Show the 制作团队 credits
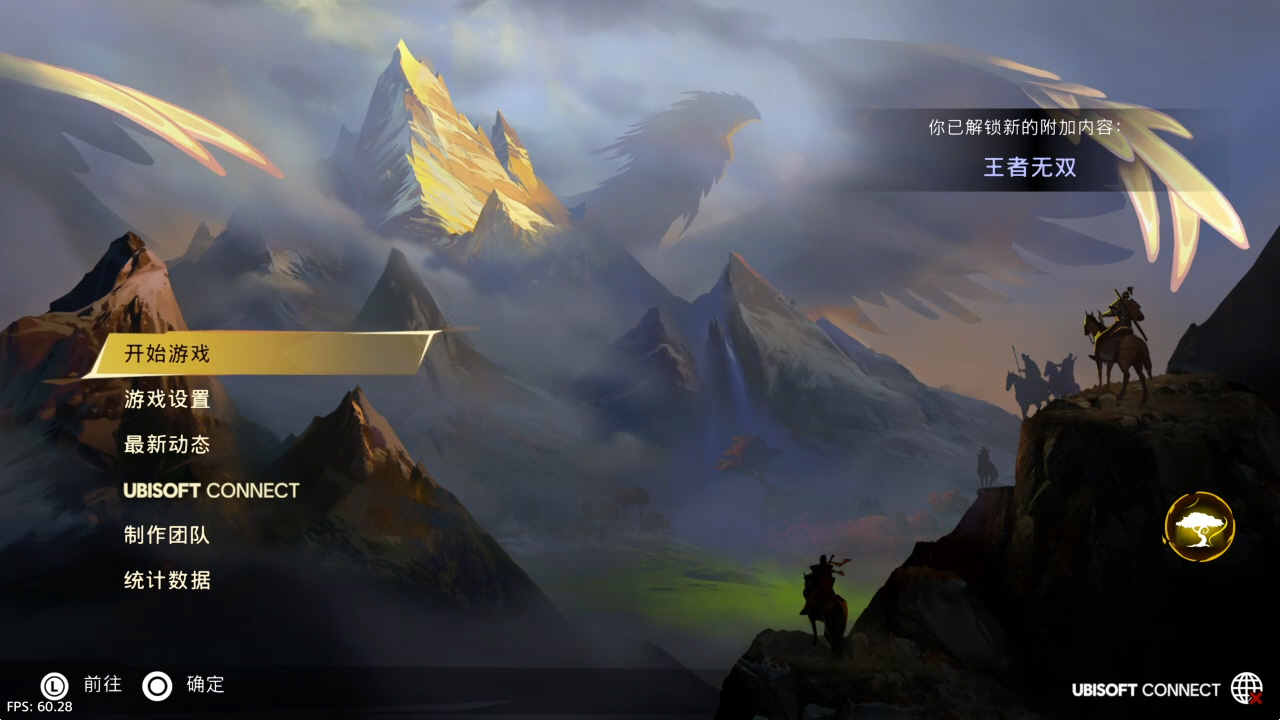Image resolution: width=1280 pixels, height=720 pixels. 167,535
